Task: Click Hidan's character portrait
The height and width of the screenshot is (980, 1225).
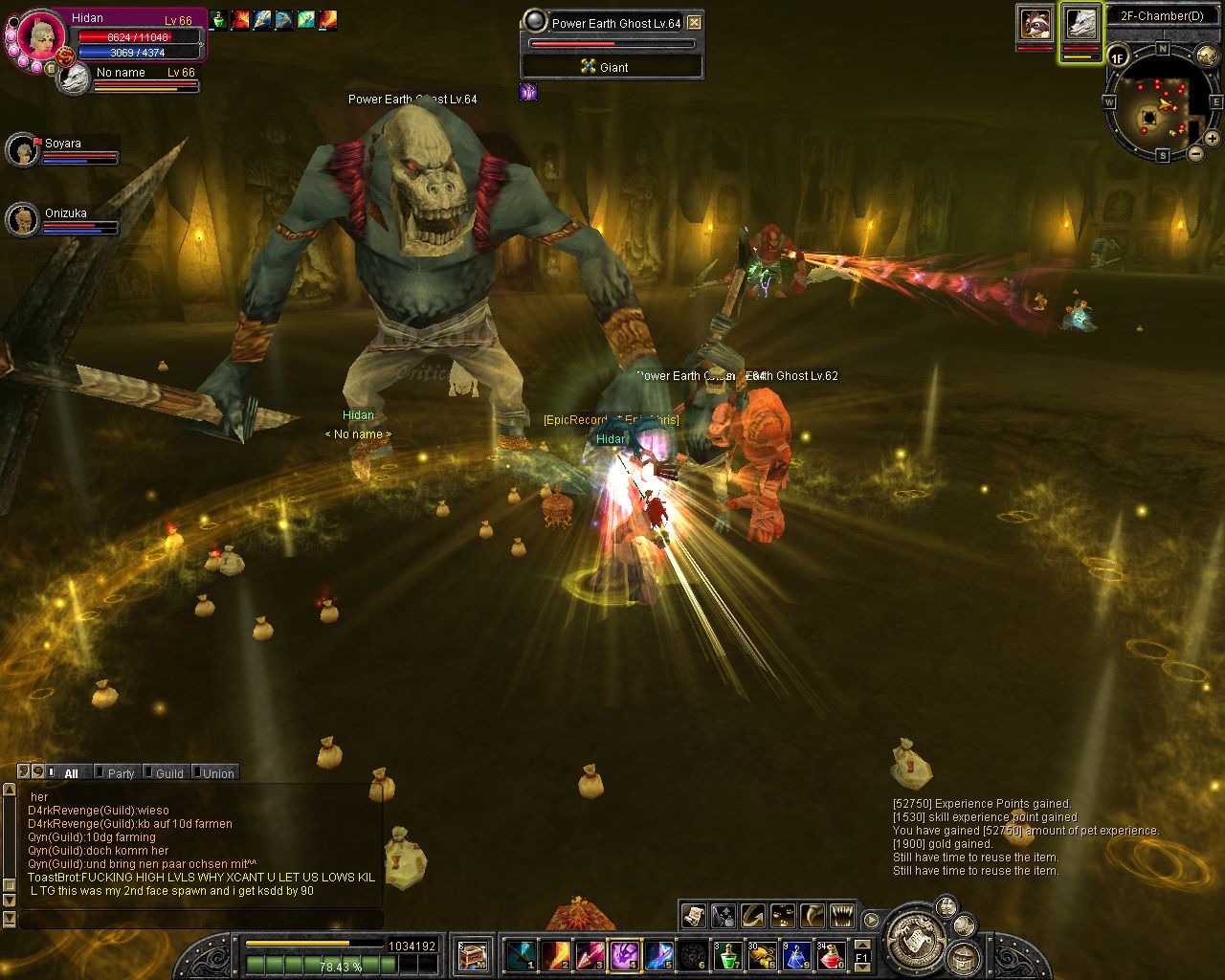Action: point(41,36)
